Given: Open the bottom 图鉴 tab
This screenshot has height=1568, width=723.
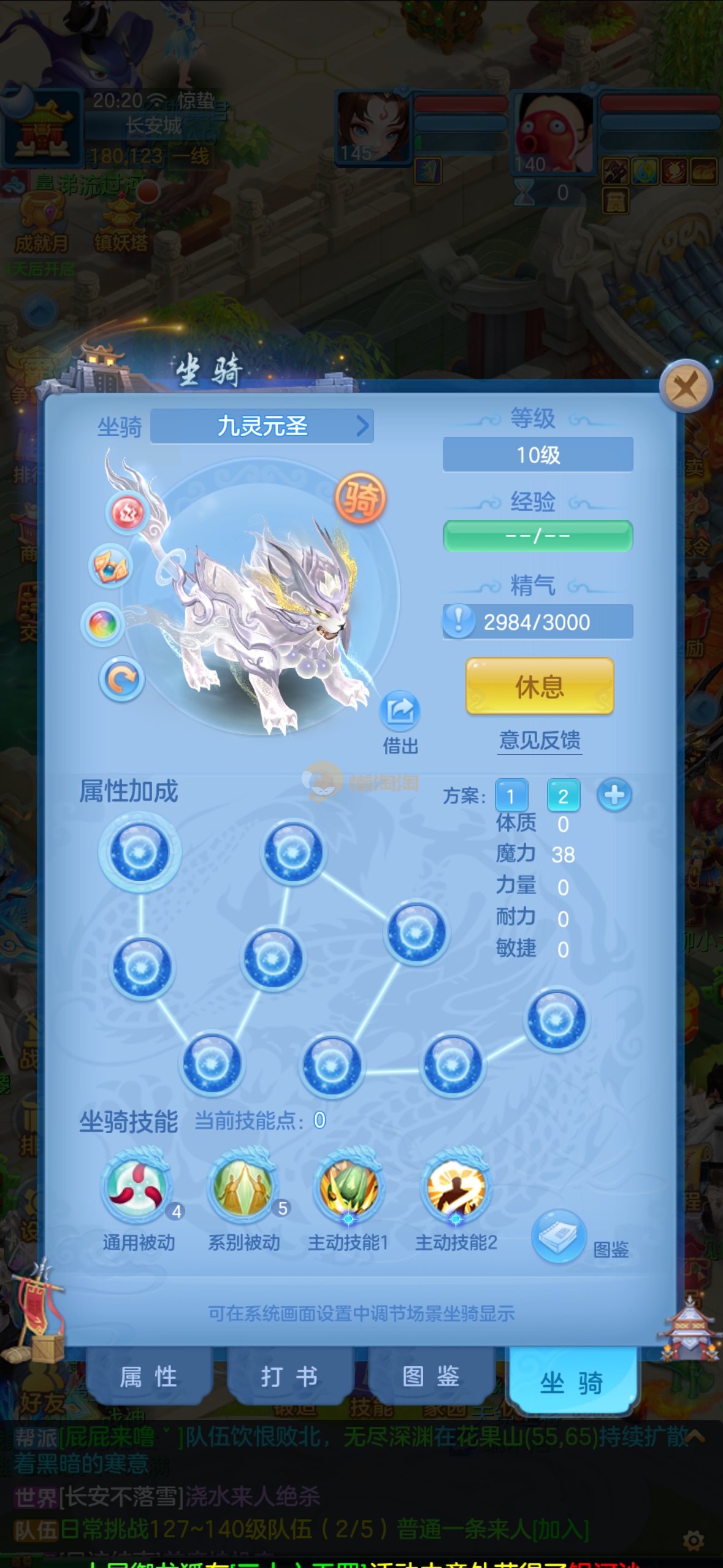Looking at the screenshot, I should 431,1377.
